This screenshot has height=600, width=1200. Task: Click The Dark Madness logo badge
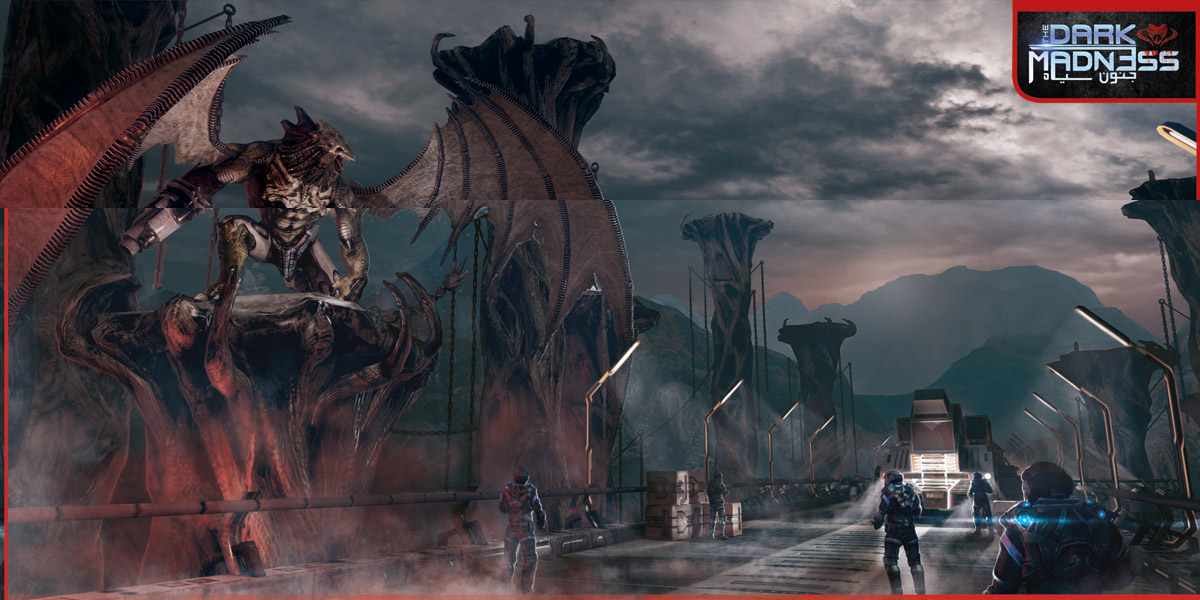pyautogui.click(x=1104, y=50)
